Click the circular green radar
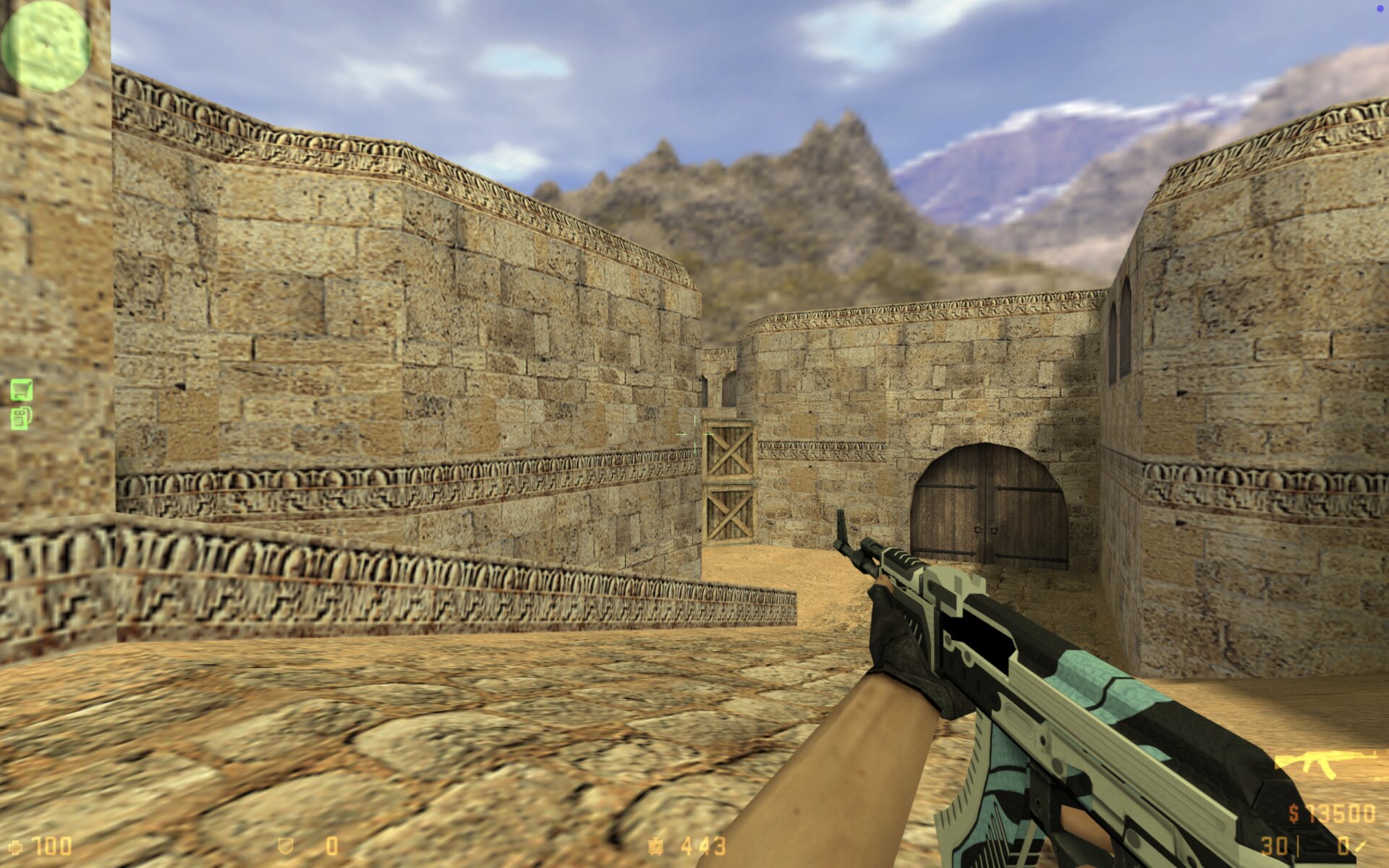The height and width of the screenshot is (868, 1389). (x=46, y=46)
